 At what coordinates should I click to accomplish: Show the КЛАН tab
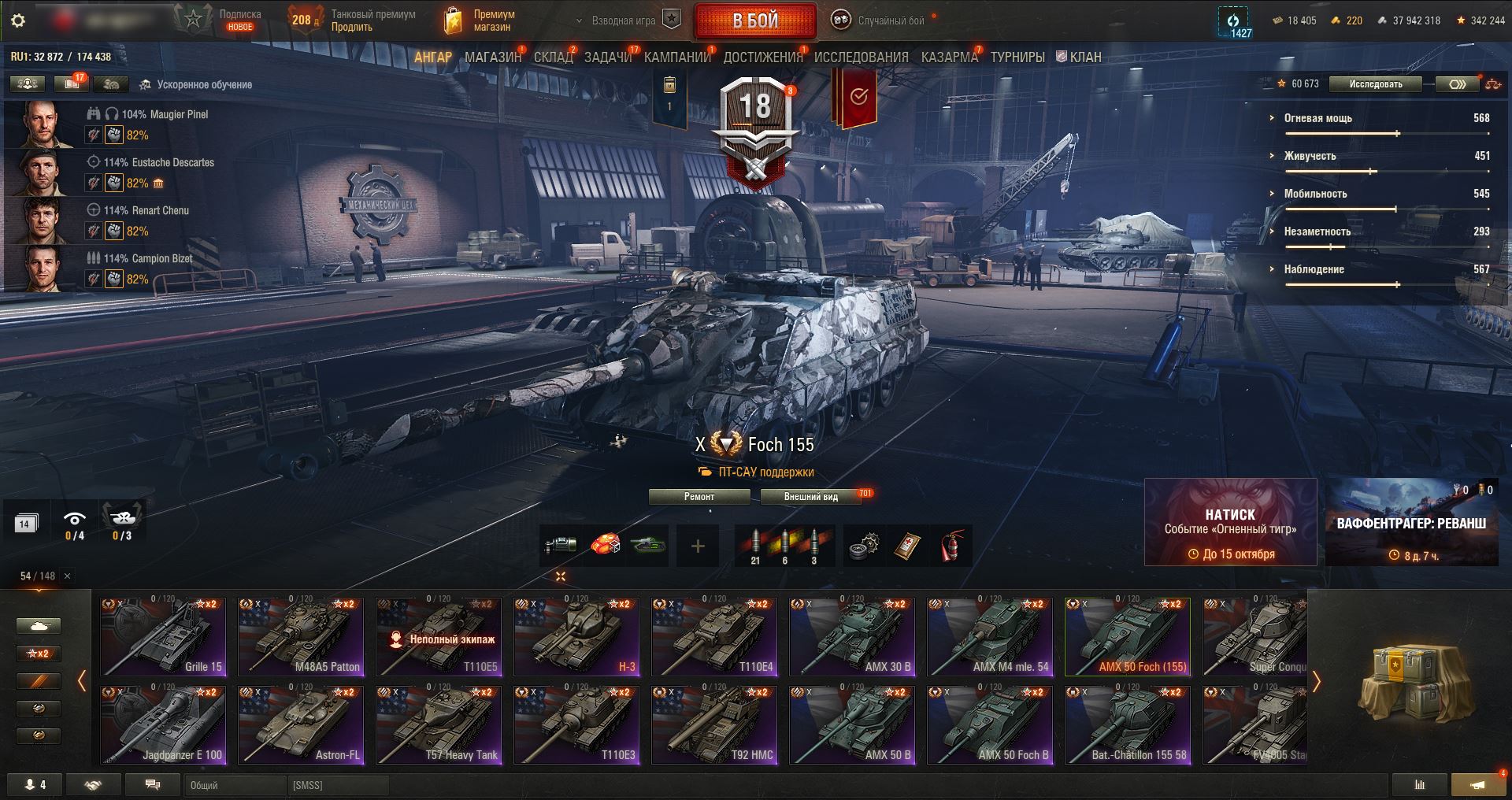1079,57
